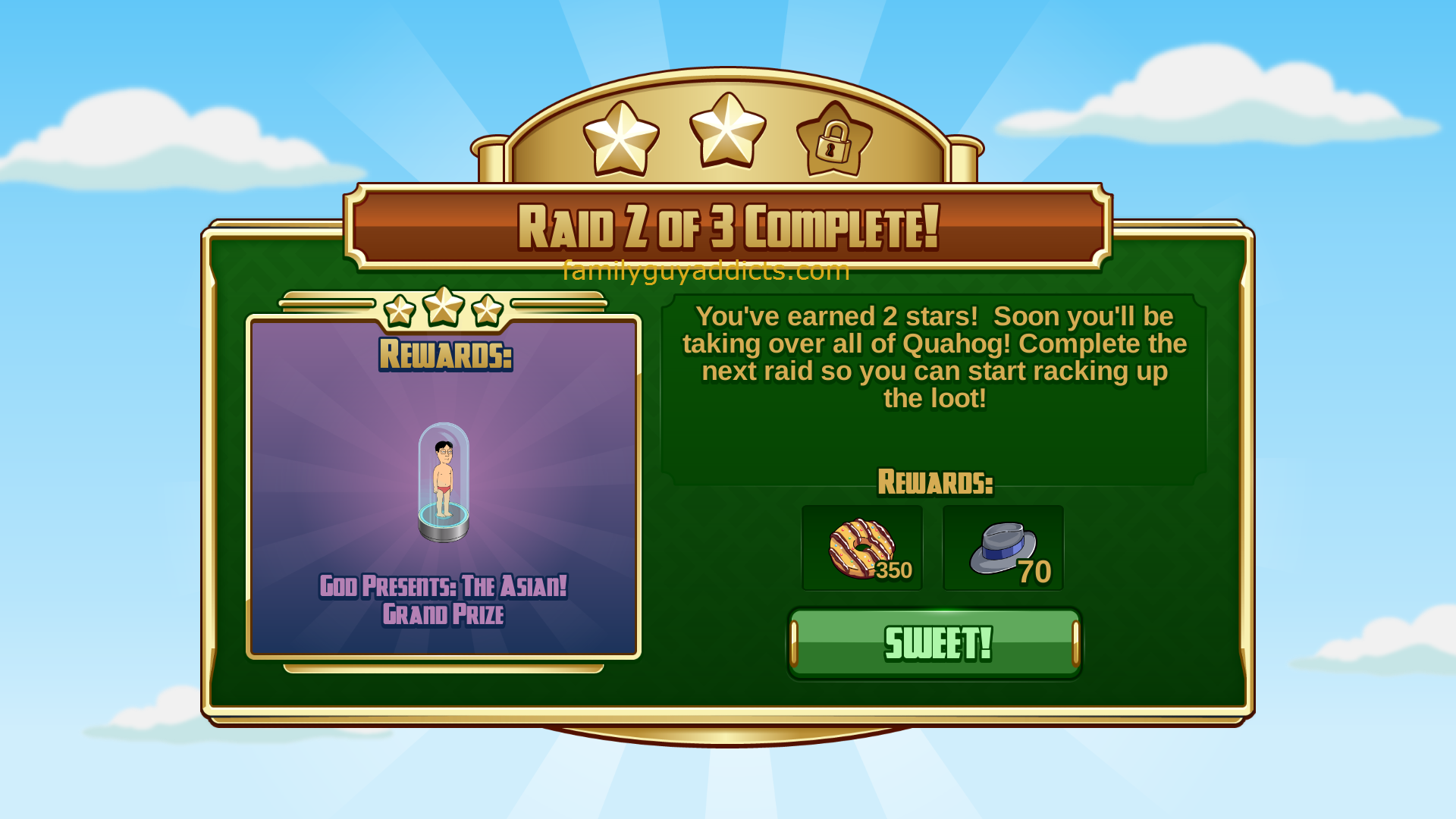Select the 350 cookie reward
The height and width of the screenshot is (819, 1456).
(862, 548)
